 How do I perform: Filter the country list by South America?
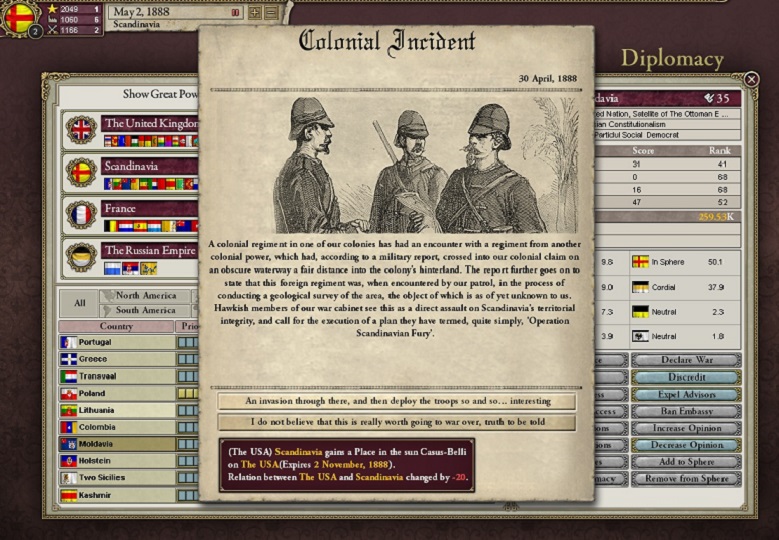(x=146, y=310)
